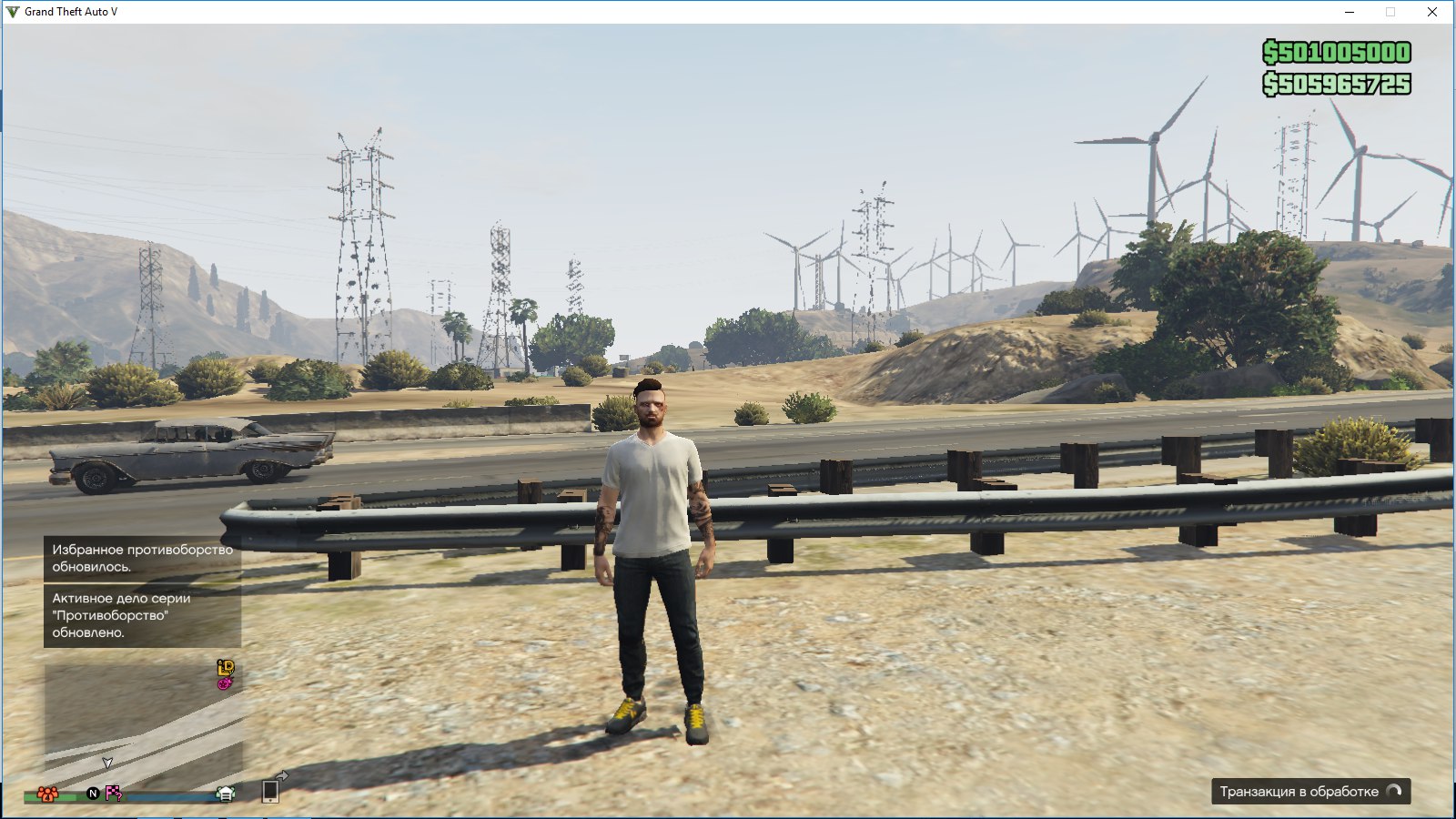Close the Grand Theft Auto V window

(x=1432, y=12)
